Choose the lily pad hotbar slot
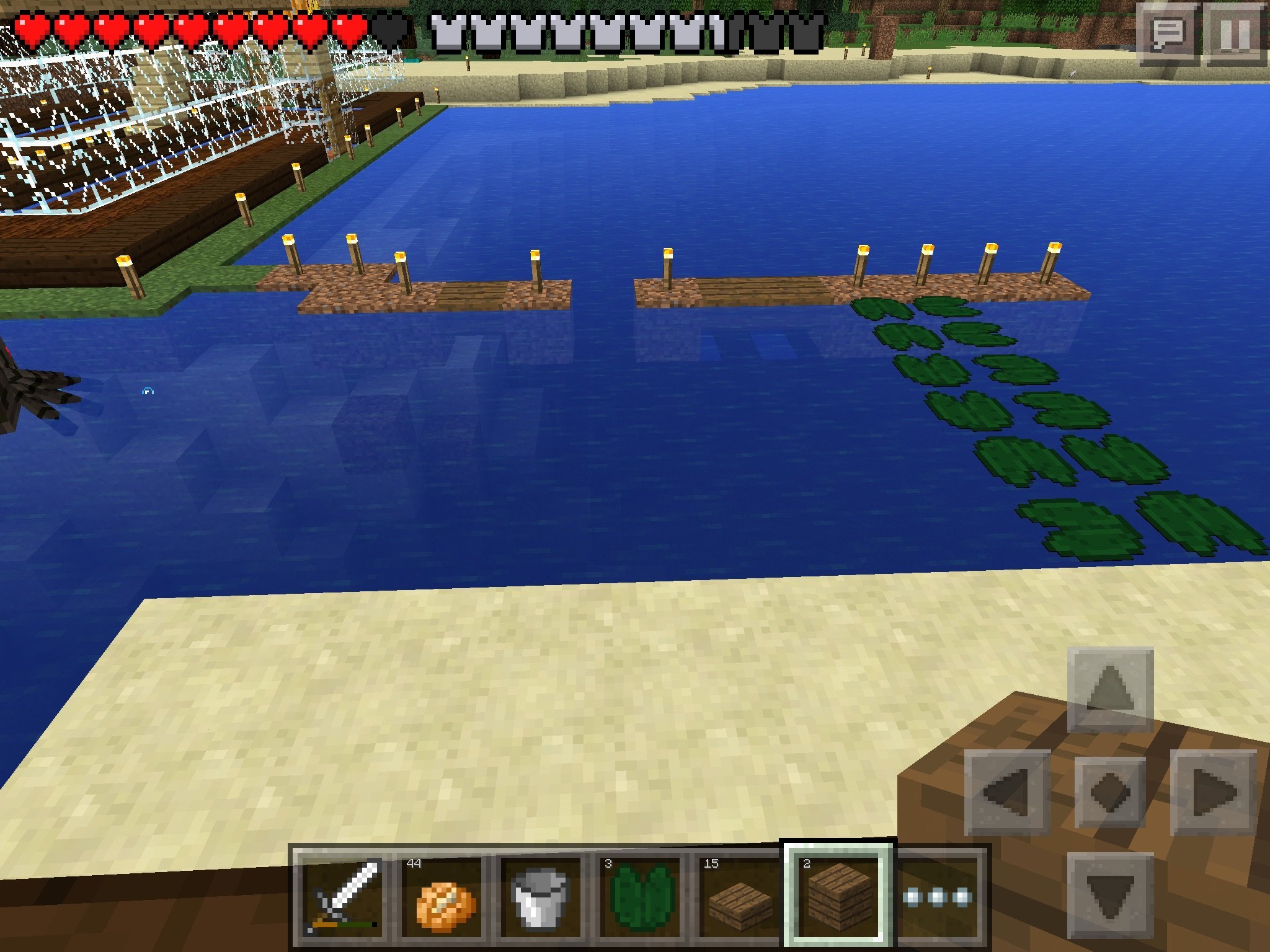Screen dimensions: 1270x952 coord(641,896)
